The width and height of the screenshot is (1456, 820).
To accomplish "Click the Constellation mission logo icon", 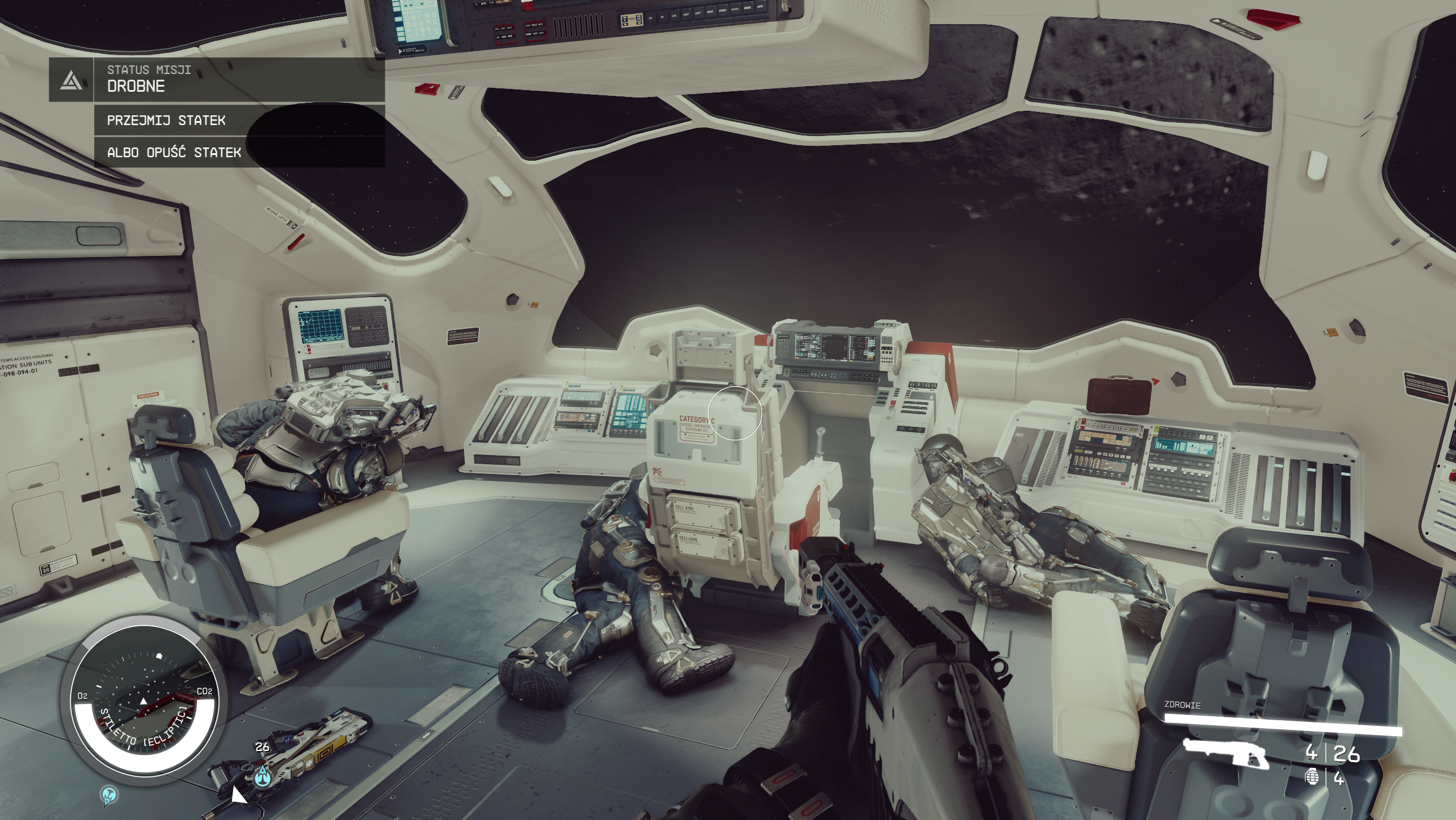I will point(71,80).
